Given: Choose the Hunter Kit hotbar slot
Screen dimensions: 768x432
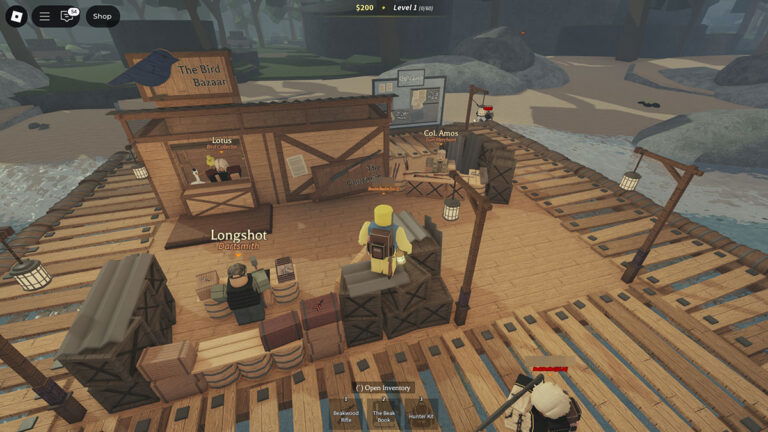Looking at the screenshot, I should tap(421, 413).
